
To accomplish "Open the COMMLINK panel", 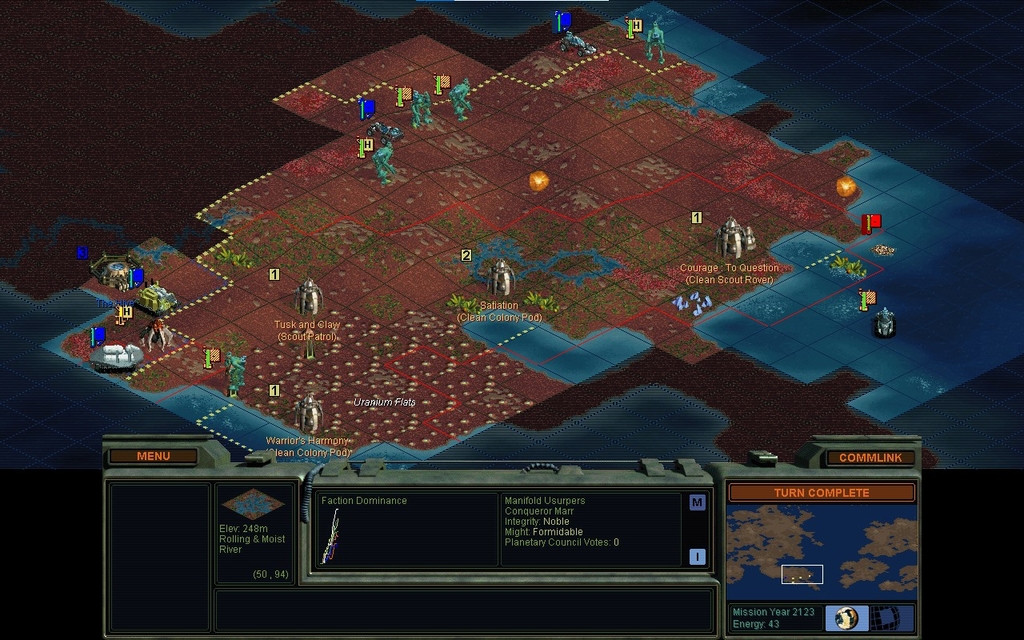I will coord(870,457).
